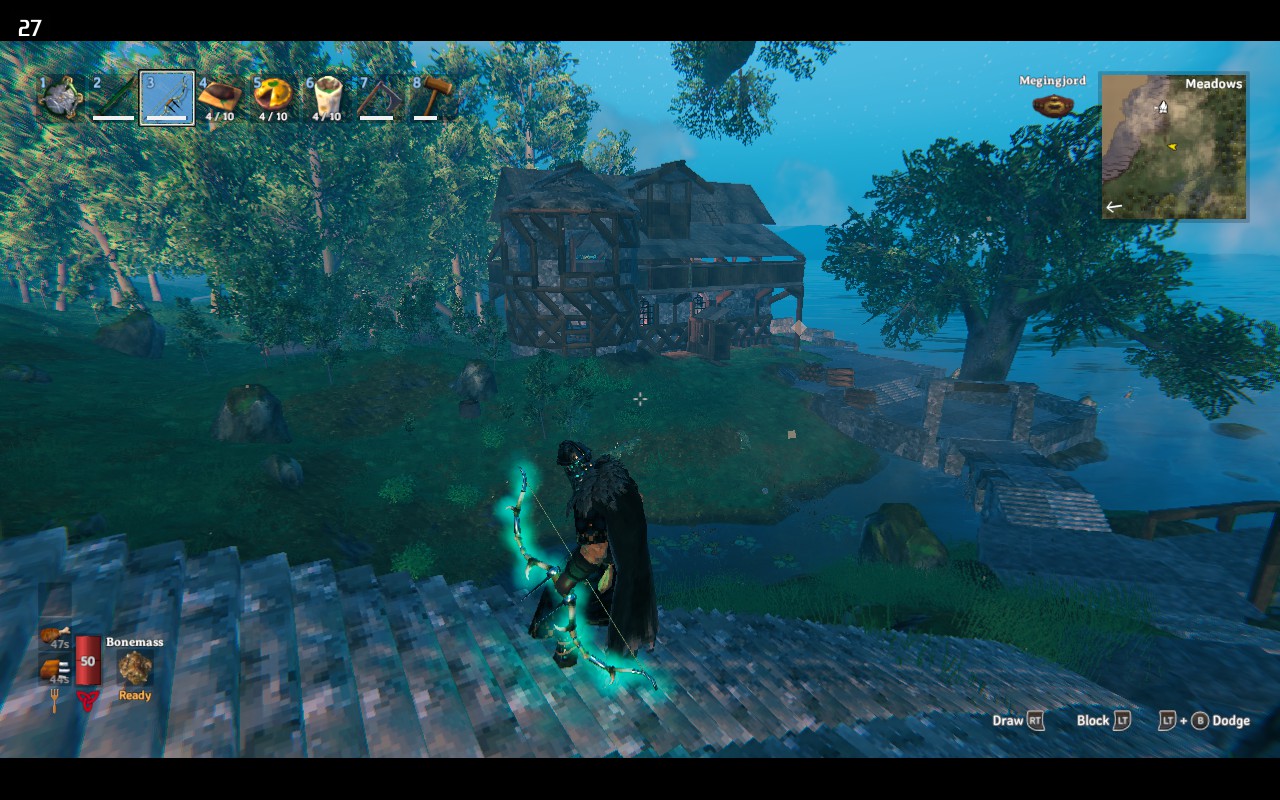Click the roasted meat food buff icon
Screen dimensions: 1280x800
(x=53, y=668)
